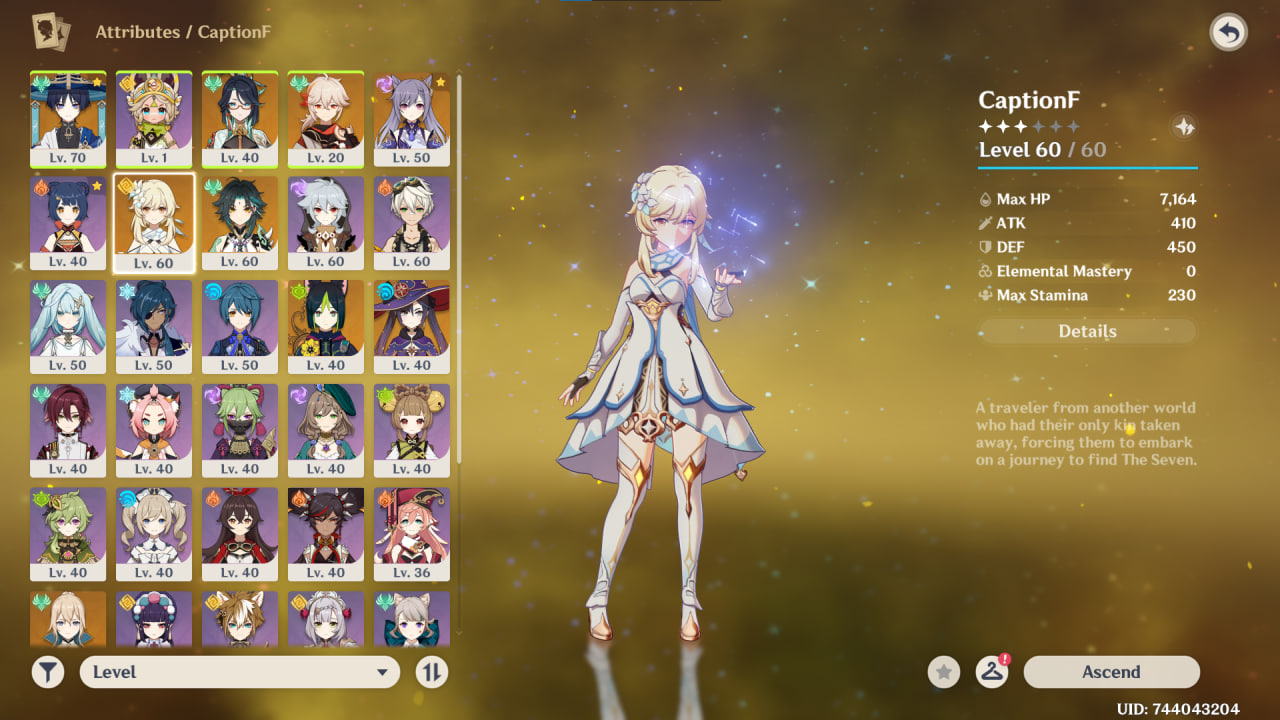Return using the back arrow button

coord(1228,33)
